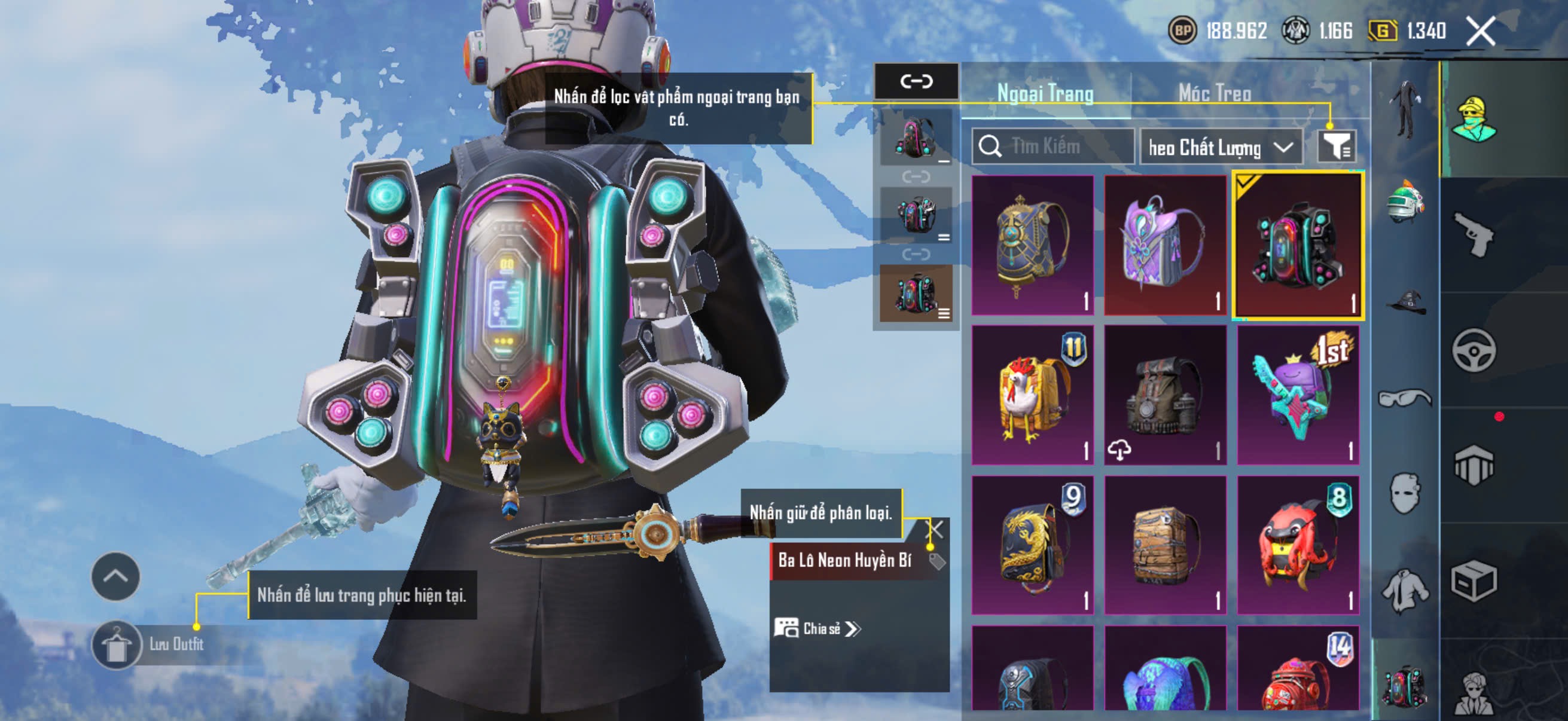Choose the red octopus backpack skin

[x=1298, y=545]
